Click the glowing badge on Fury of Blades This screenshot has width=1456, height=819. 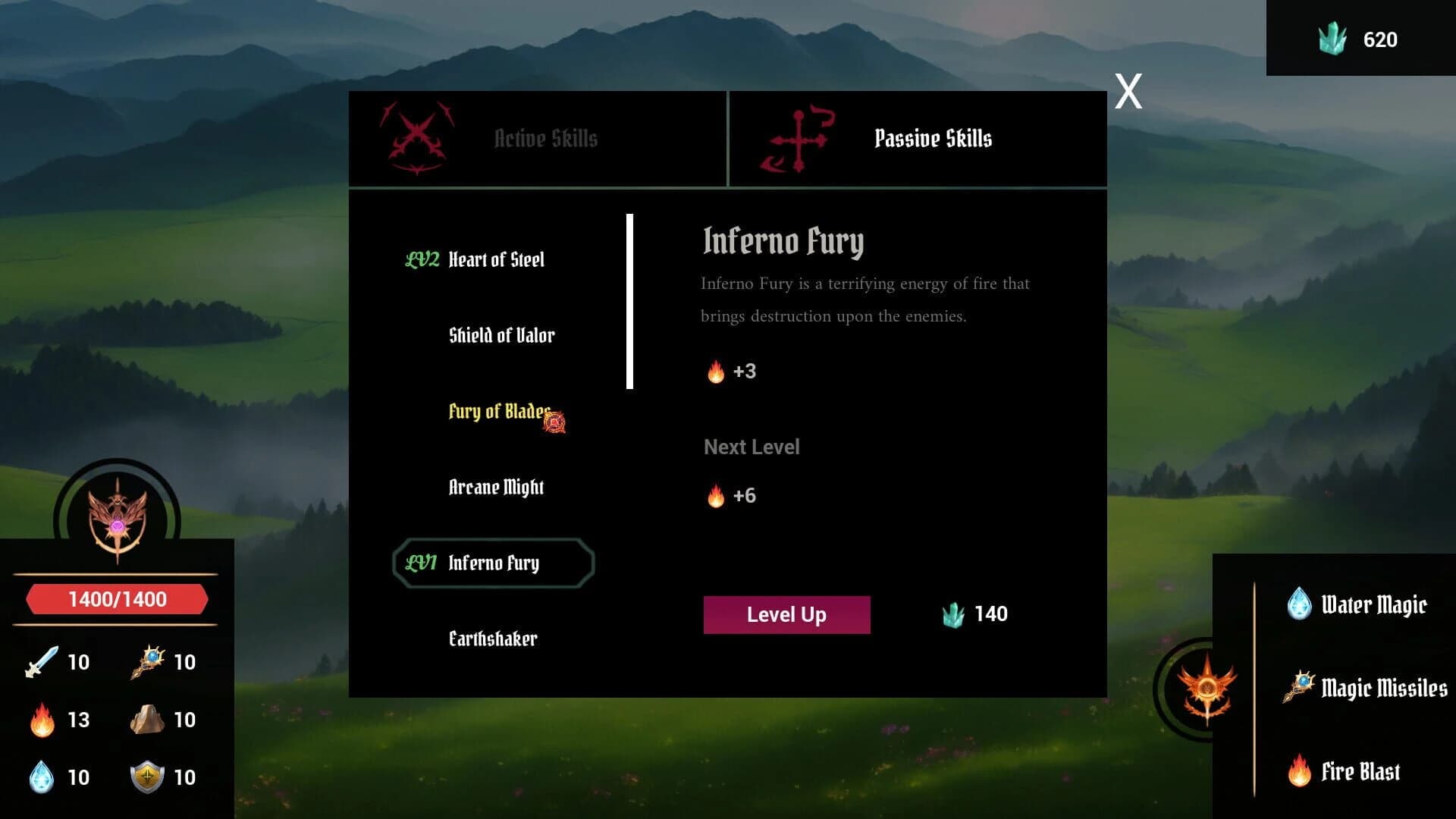556,422
